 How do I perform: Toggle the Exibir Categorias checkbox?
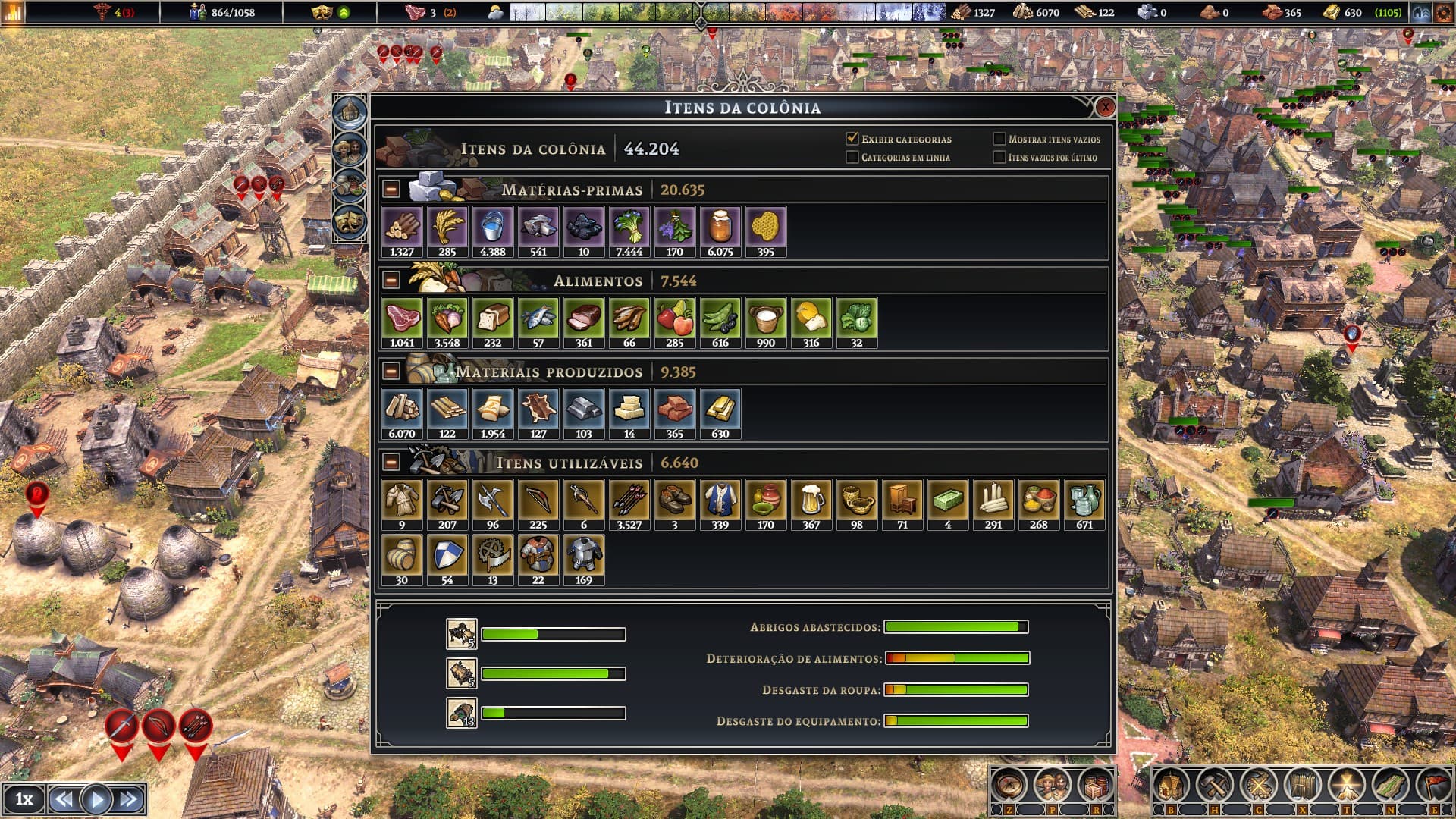(852, 139)
